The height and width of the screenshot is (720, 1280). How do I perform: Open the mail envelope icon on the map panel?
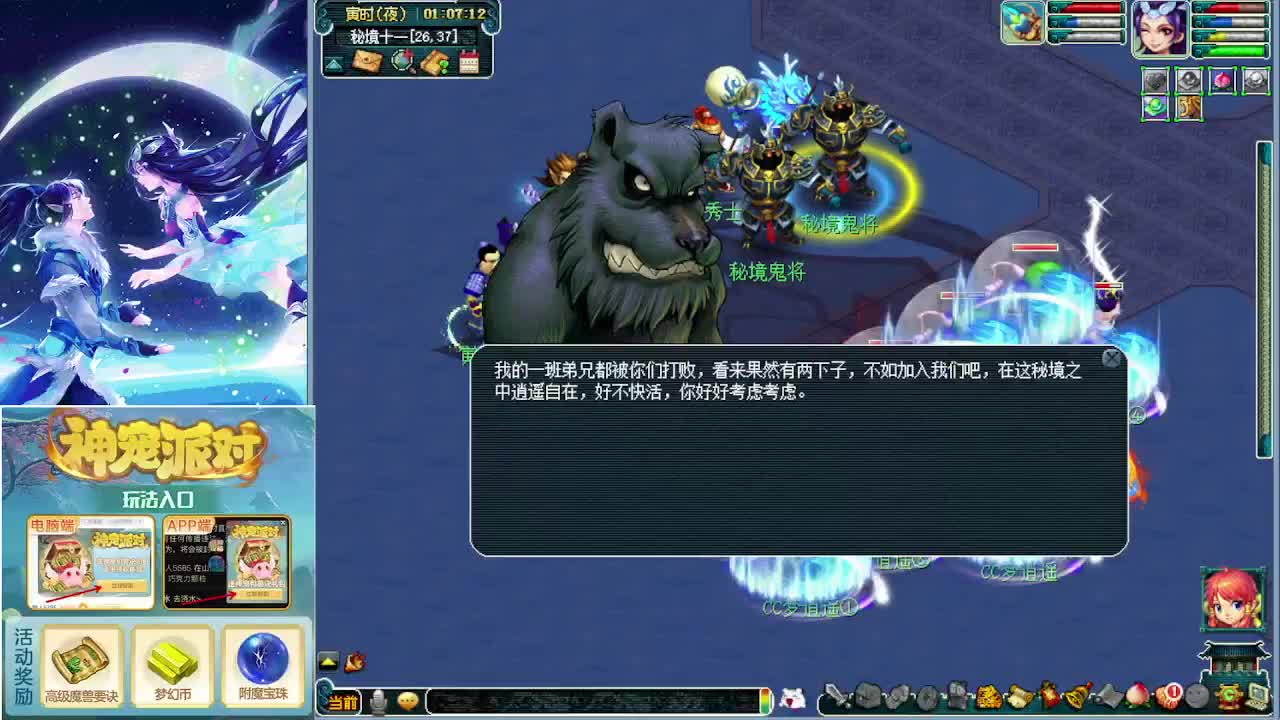368,61
